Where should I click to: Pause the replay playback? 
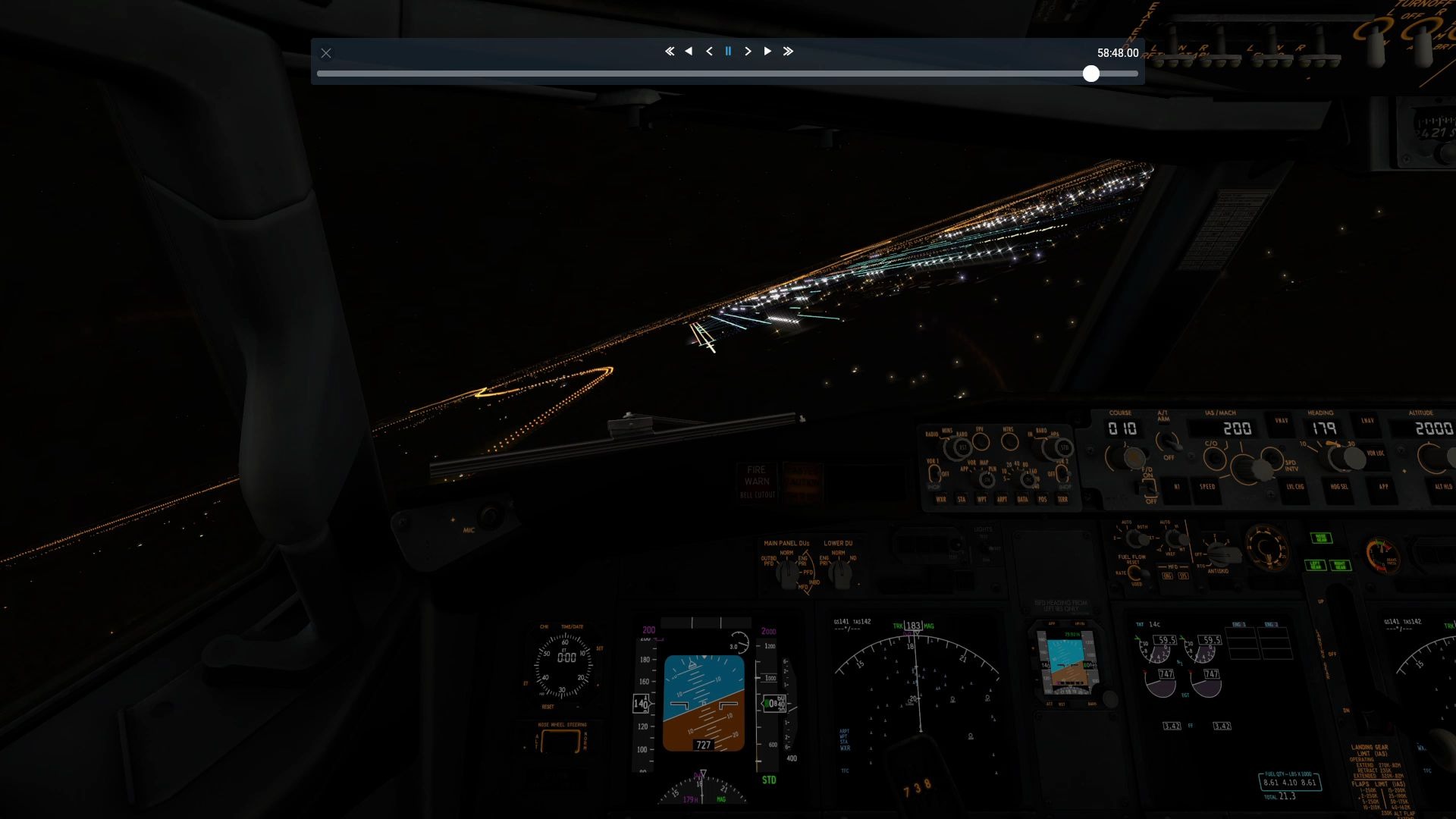[x=727, y=51]
